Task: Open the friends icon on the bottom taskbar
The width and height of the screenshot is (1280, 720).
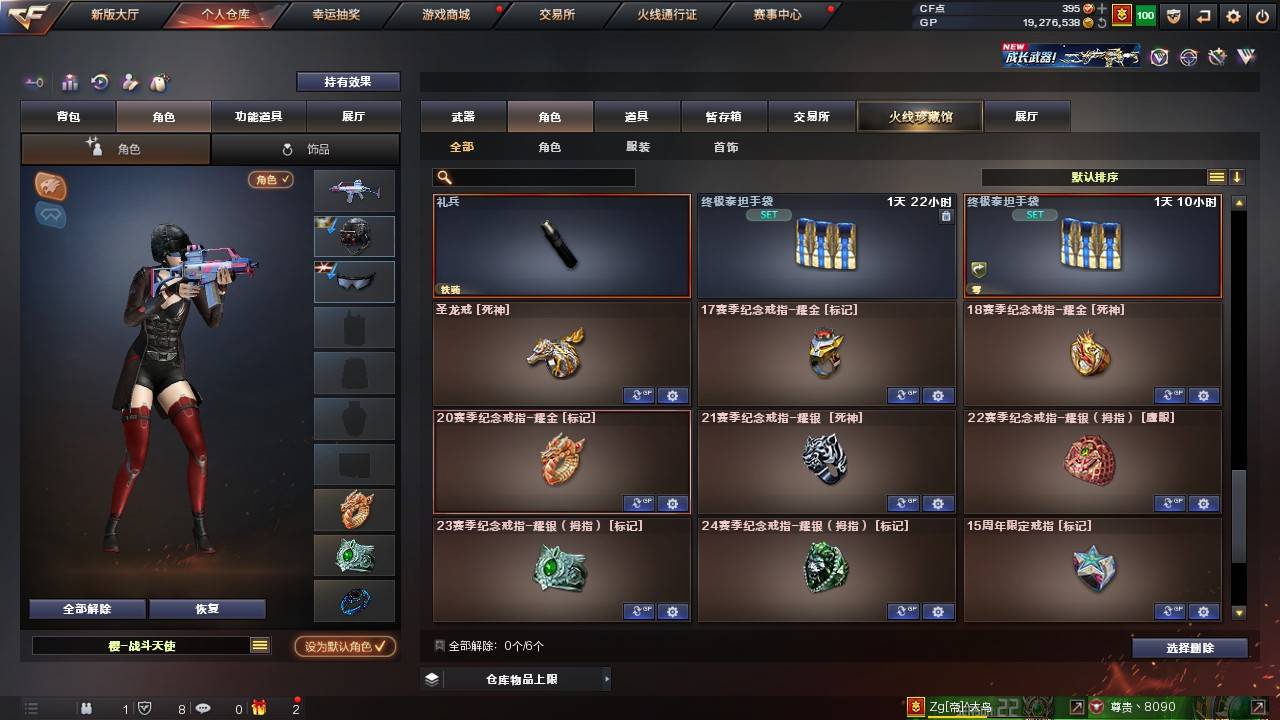Action: pos(86,708)
